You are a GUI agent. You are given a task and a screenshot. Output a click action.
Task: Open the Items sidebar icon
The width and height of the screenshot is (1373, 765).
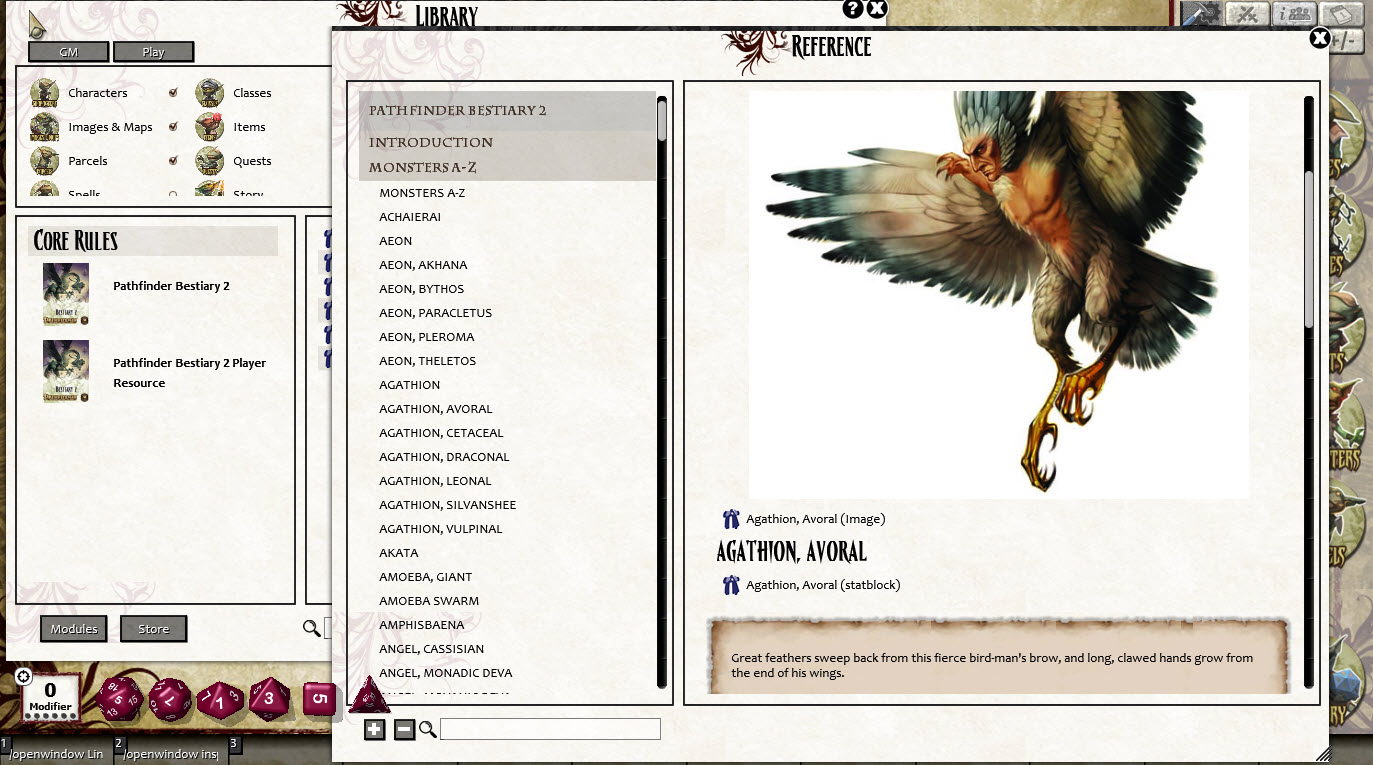(x=210, y=127)
